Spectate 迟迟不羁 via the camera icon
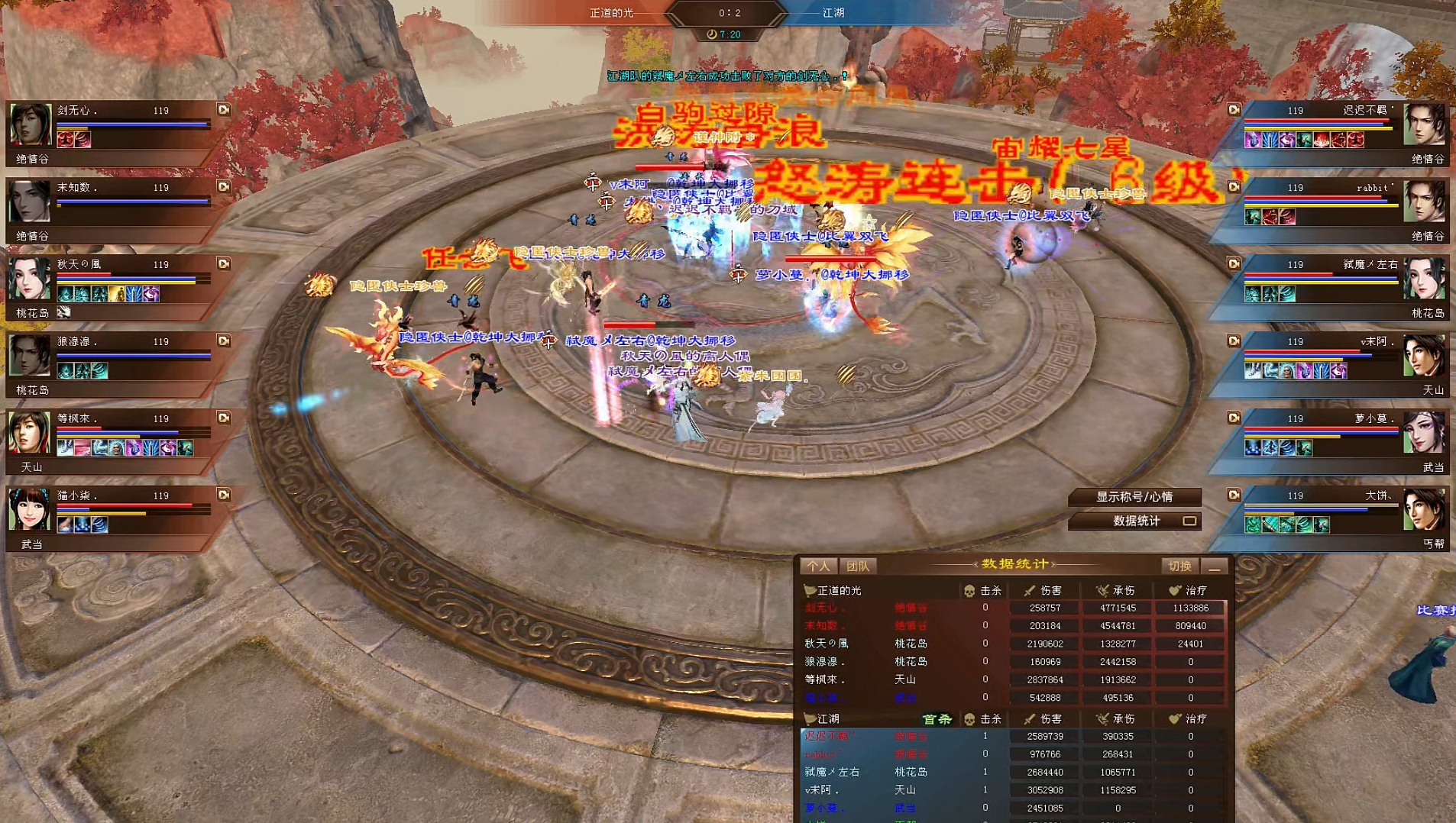The height and width of the screenshot is (823, 1456). (x=1234, y=110)
